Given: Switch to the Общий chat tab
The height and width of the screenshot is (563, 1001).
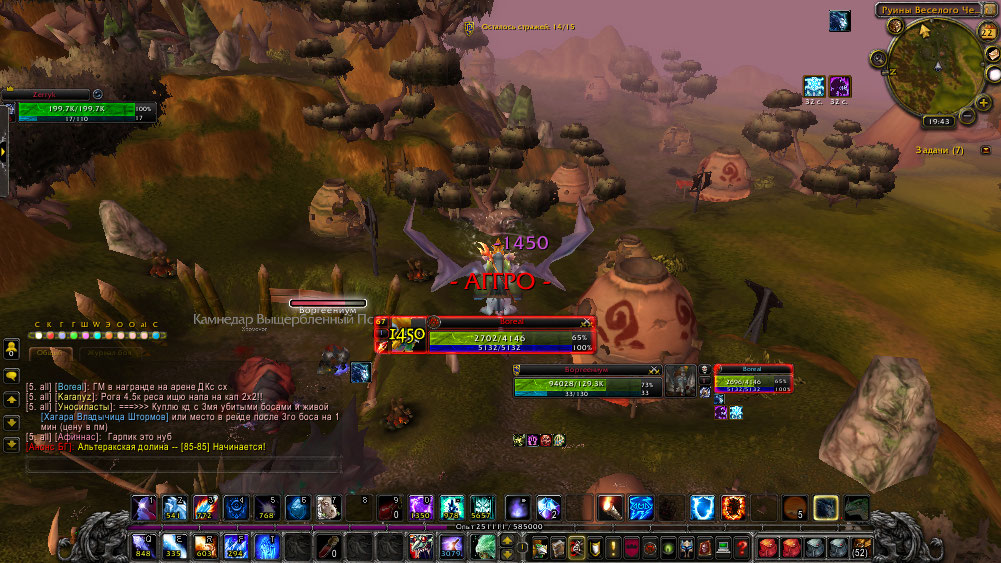Looking at the screenshot, I should 47,352.
